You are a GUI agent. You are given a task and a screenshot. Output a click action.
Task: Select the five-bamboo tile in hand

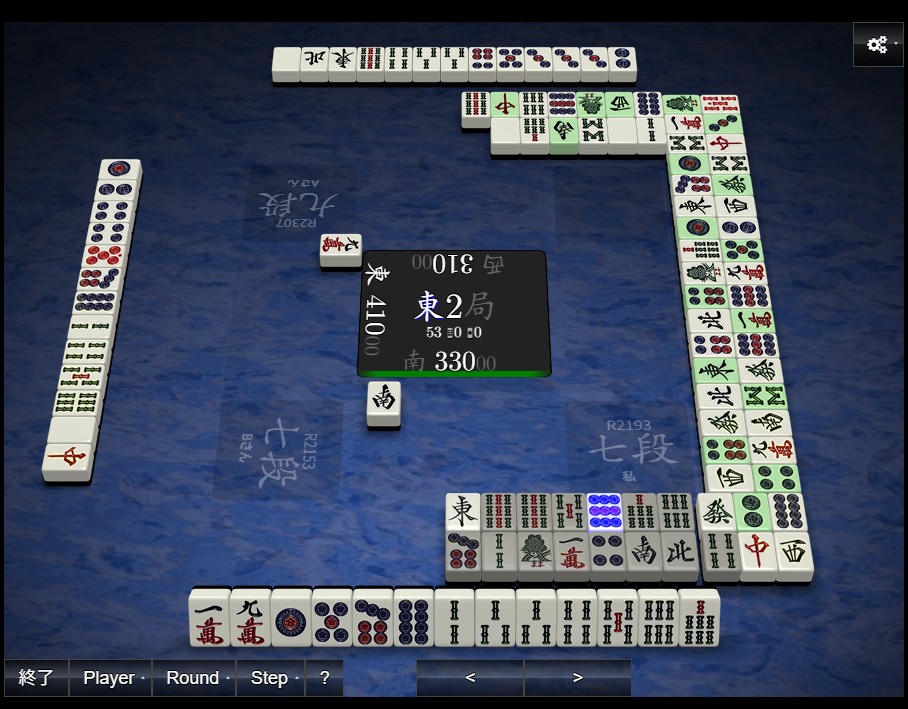(617, 618)
